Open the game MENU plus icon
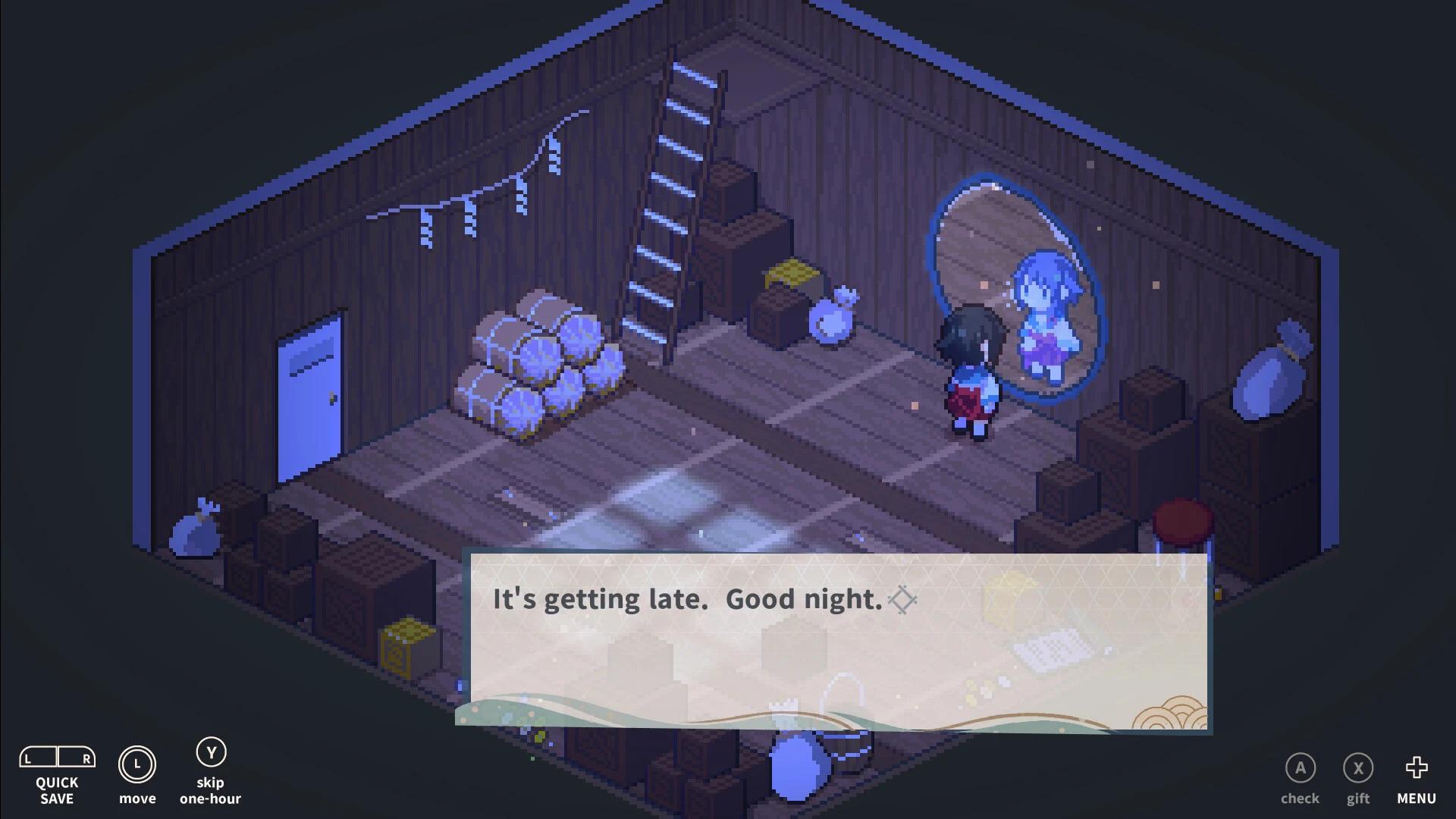1456x819 pixels. click(1415, 768)
